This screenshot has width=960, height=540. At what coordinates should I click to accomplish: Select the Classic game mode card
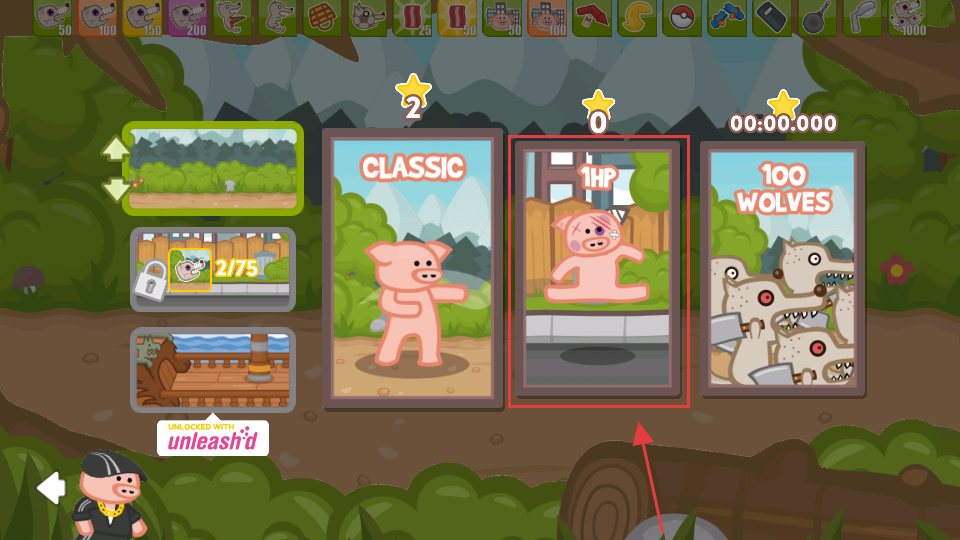412,268
